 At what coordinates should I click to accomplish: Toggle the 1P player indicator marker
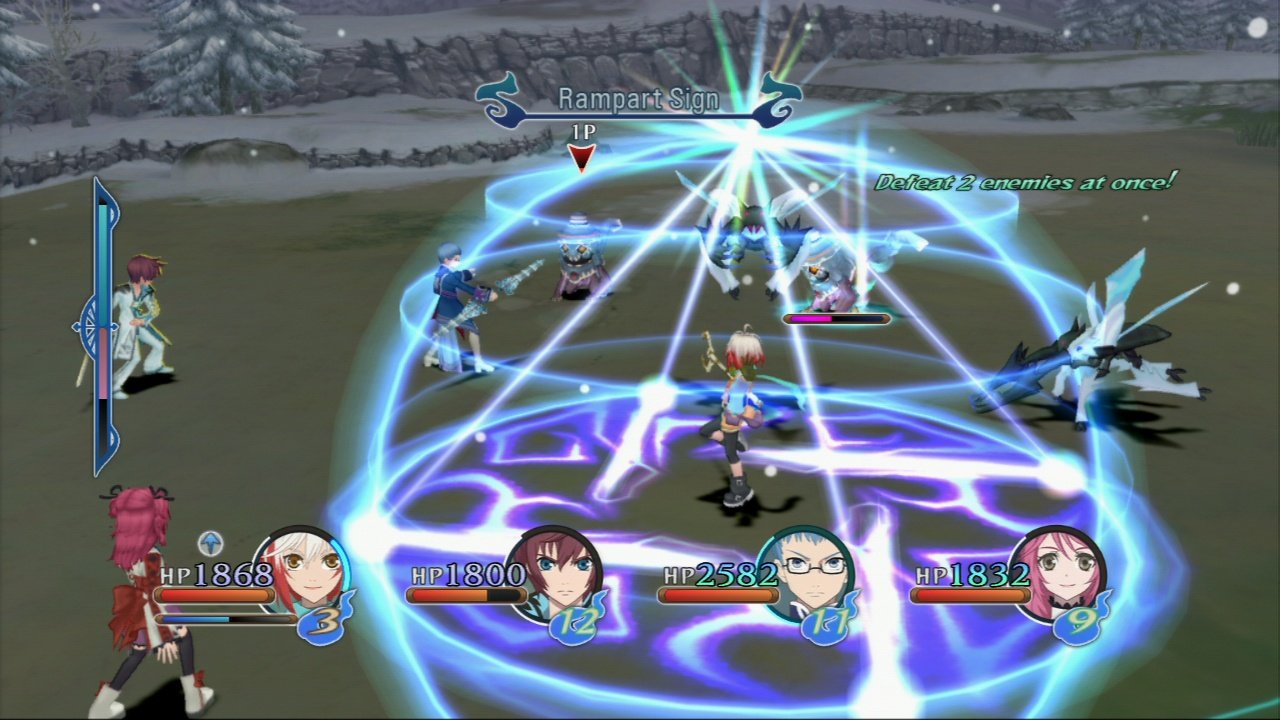click(582, 131)
